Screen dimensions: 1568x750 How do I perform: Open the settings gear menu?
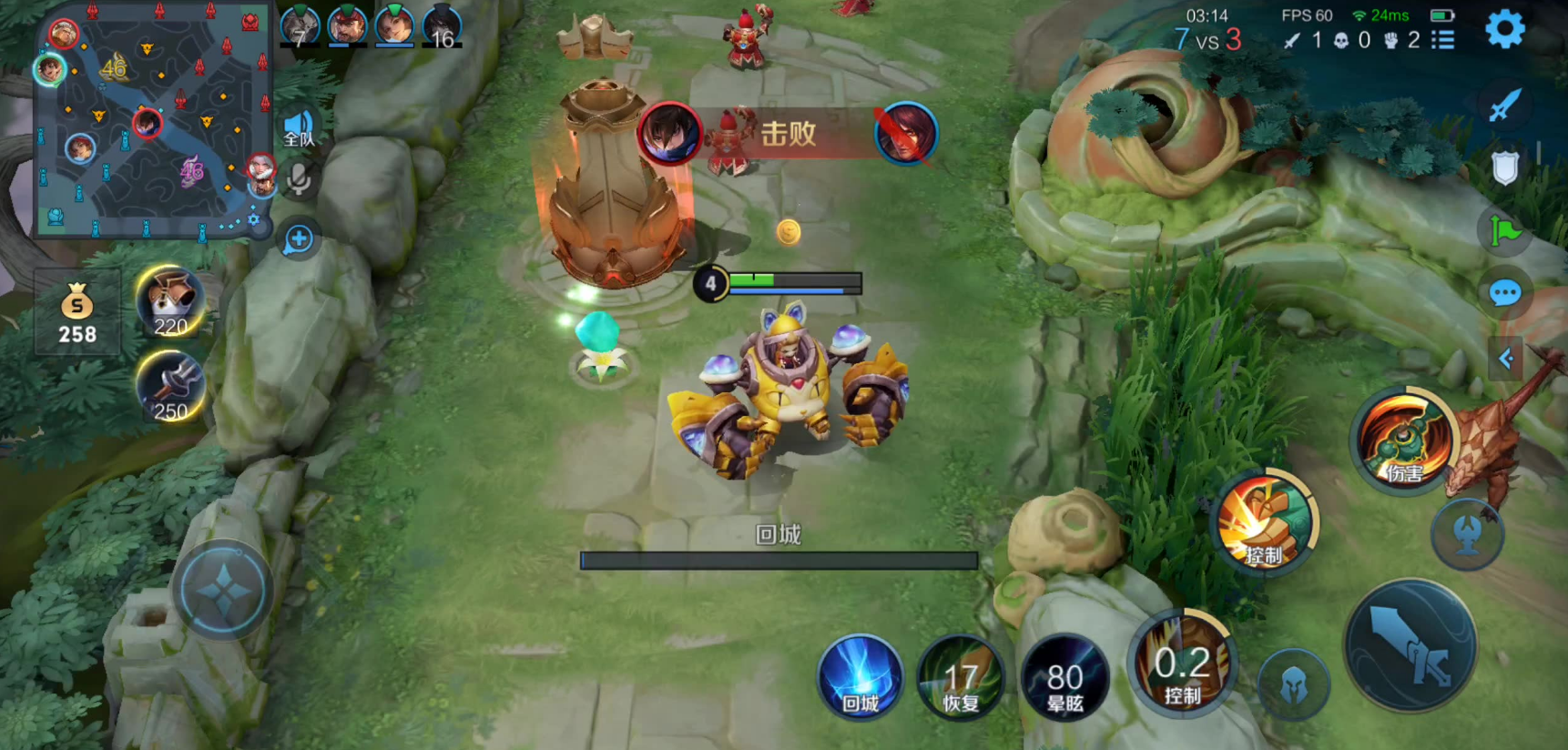tap(1504, 30)
